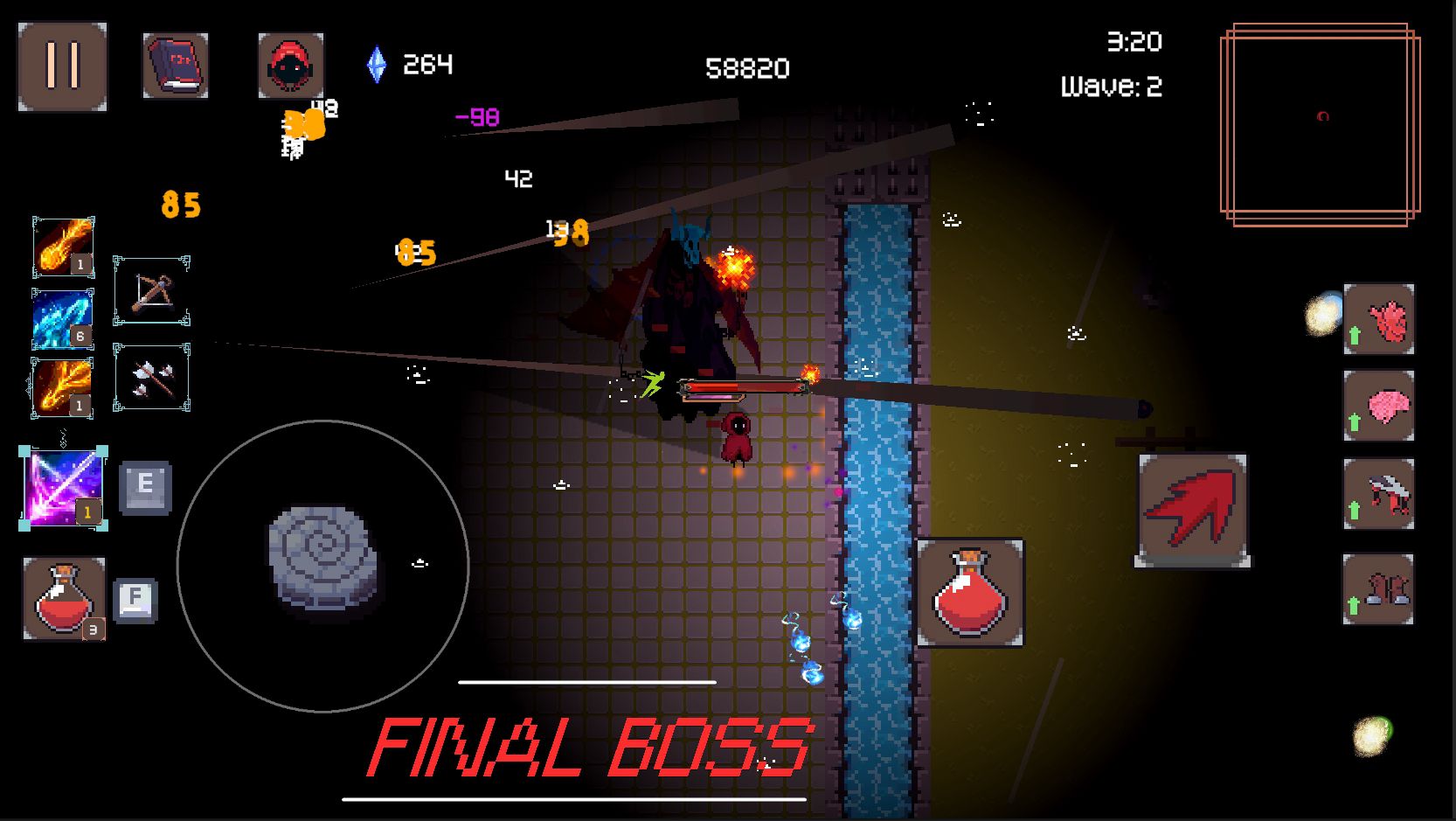Click the minimap frame
This screenshot has height=821, width=1456.
[1320, 124]
